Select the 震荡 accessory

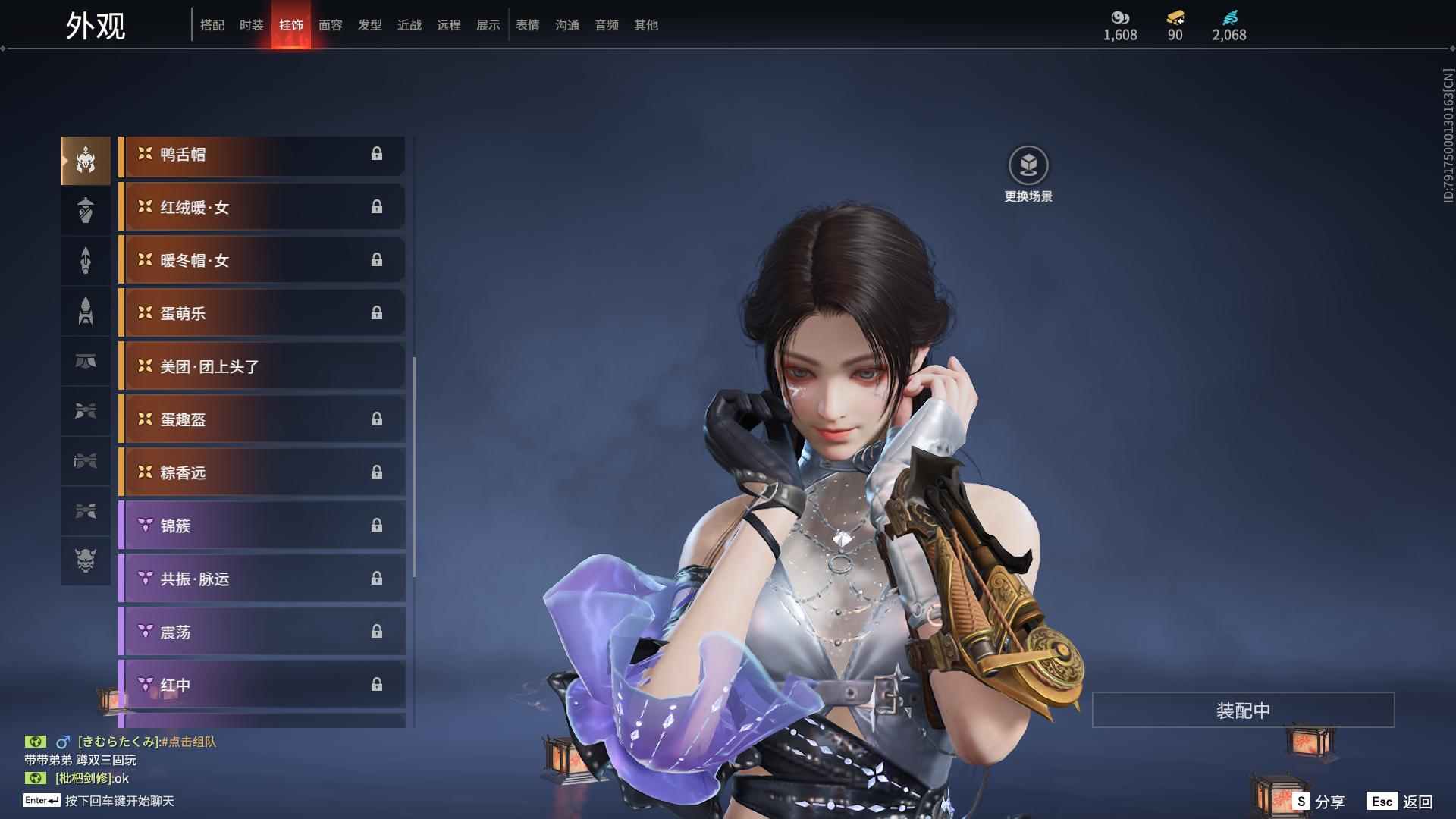[262, 632]
